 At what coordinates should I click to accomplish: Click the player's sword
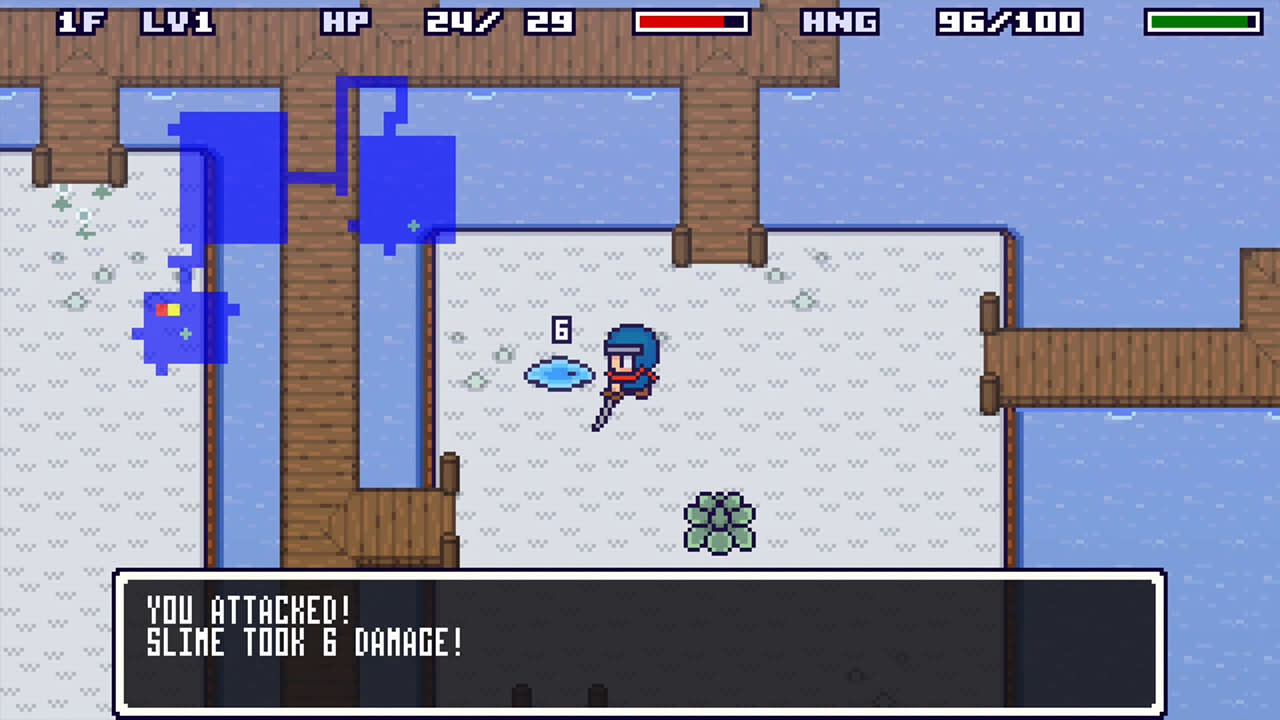[604, 412]
